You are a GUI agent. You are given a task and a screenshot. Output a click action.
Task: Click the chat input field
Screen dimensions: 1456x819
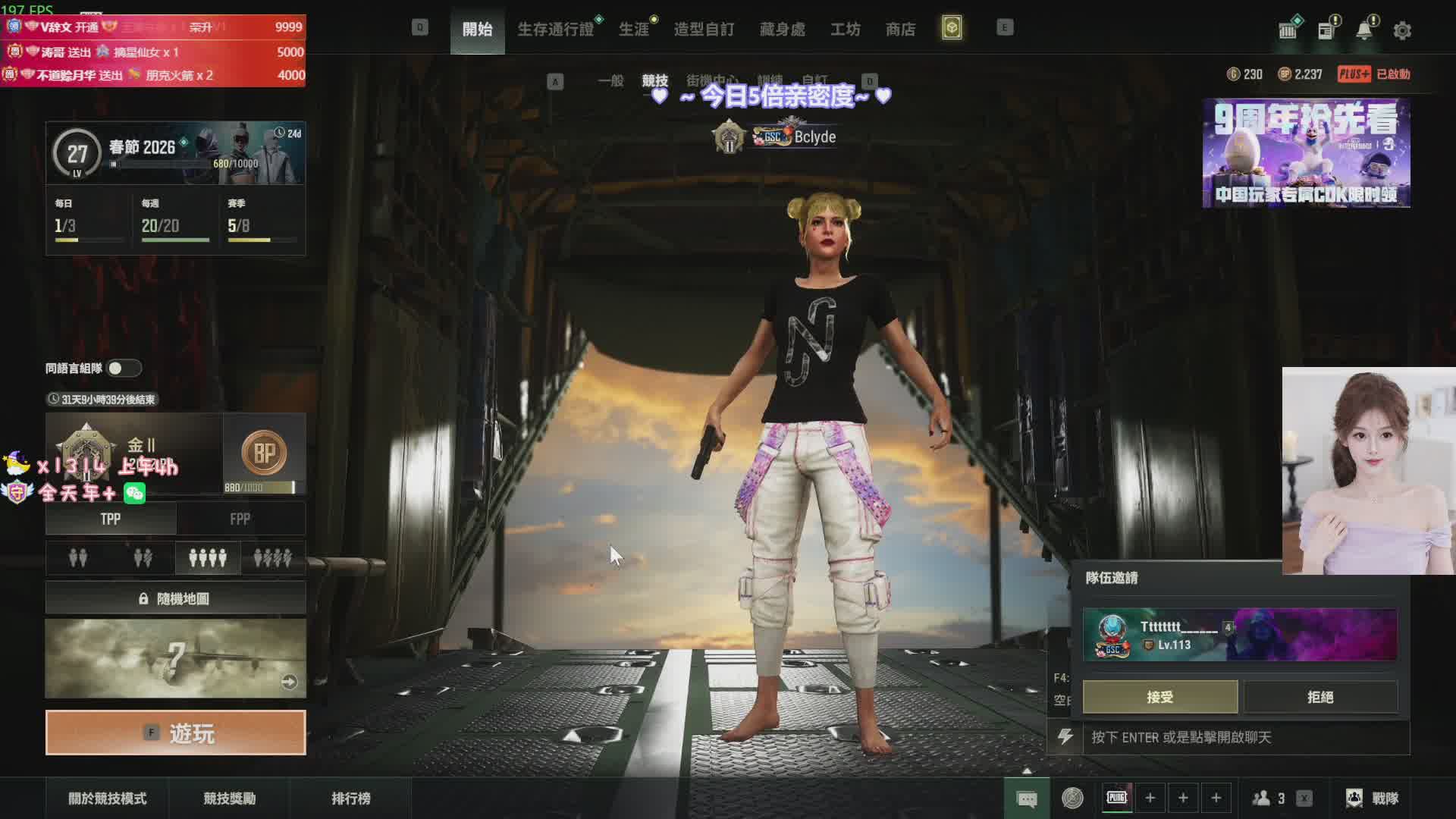click(1244, 737)
